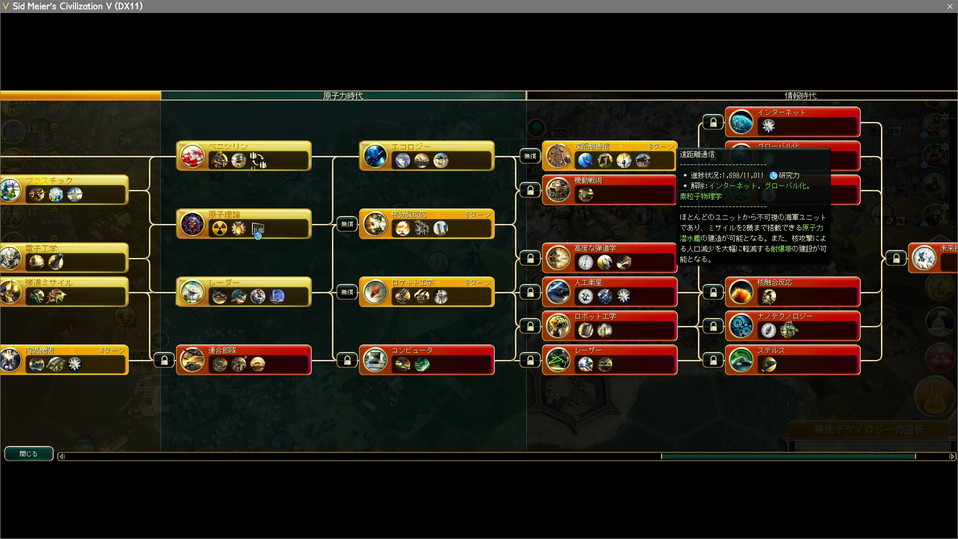Choose the ロボット工学 technology
Screen dimensions: 958x539
click(x=610, y=325)
